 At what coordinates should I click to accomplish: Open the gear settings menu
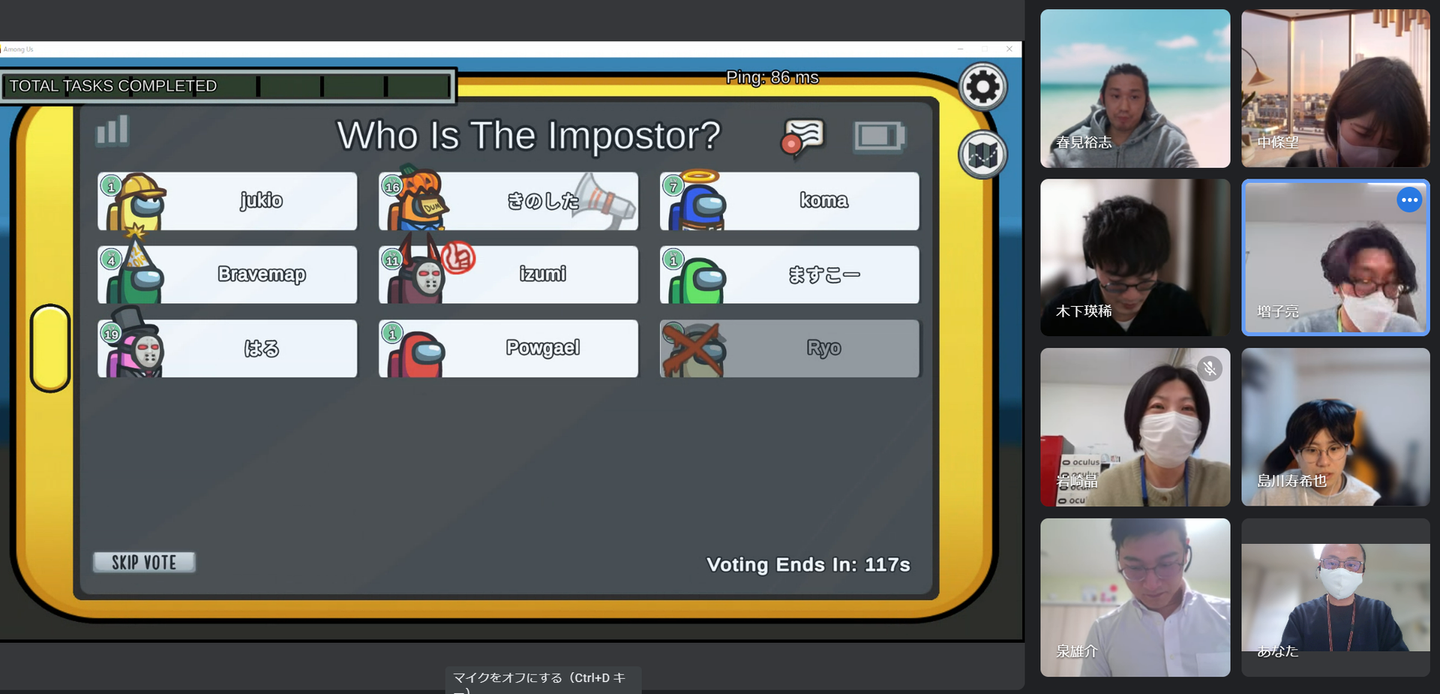coord(982,88)
